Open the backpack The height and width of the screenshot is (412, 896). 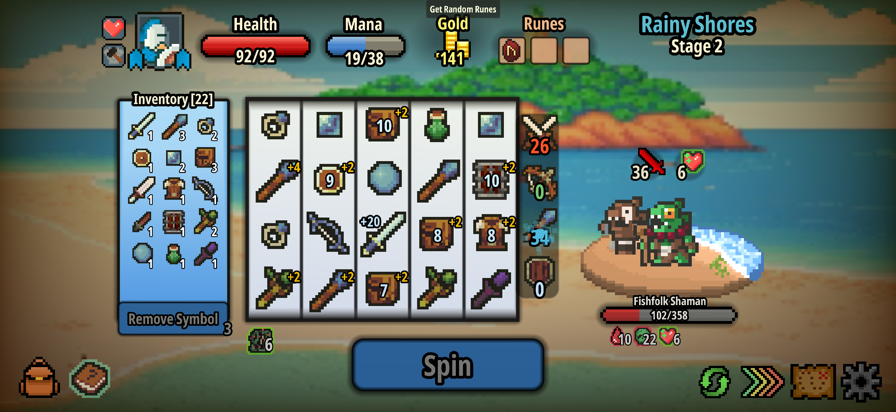(x=39, y=379)
